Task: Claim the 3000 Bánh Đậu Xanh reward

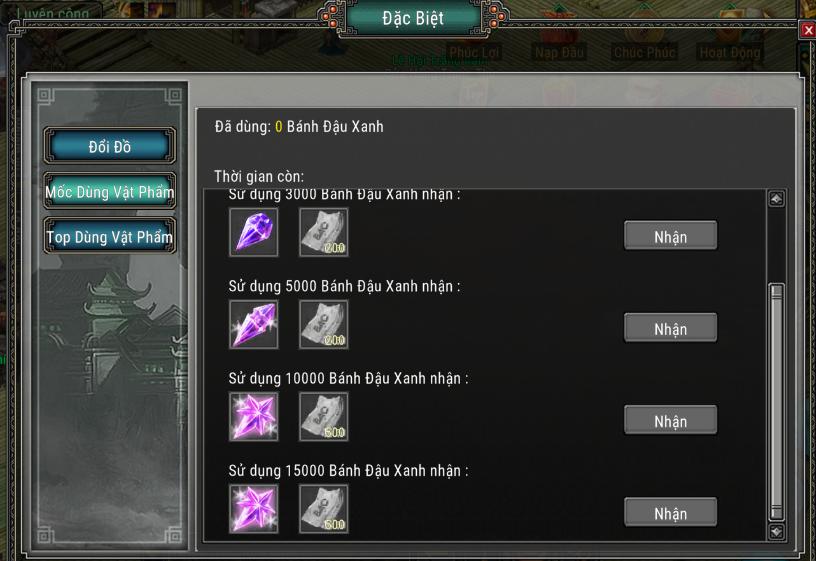Action: click(670, 237)
